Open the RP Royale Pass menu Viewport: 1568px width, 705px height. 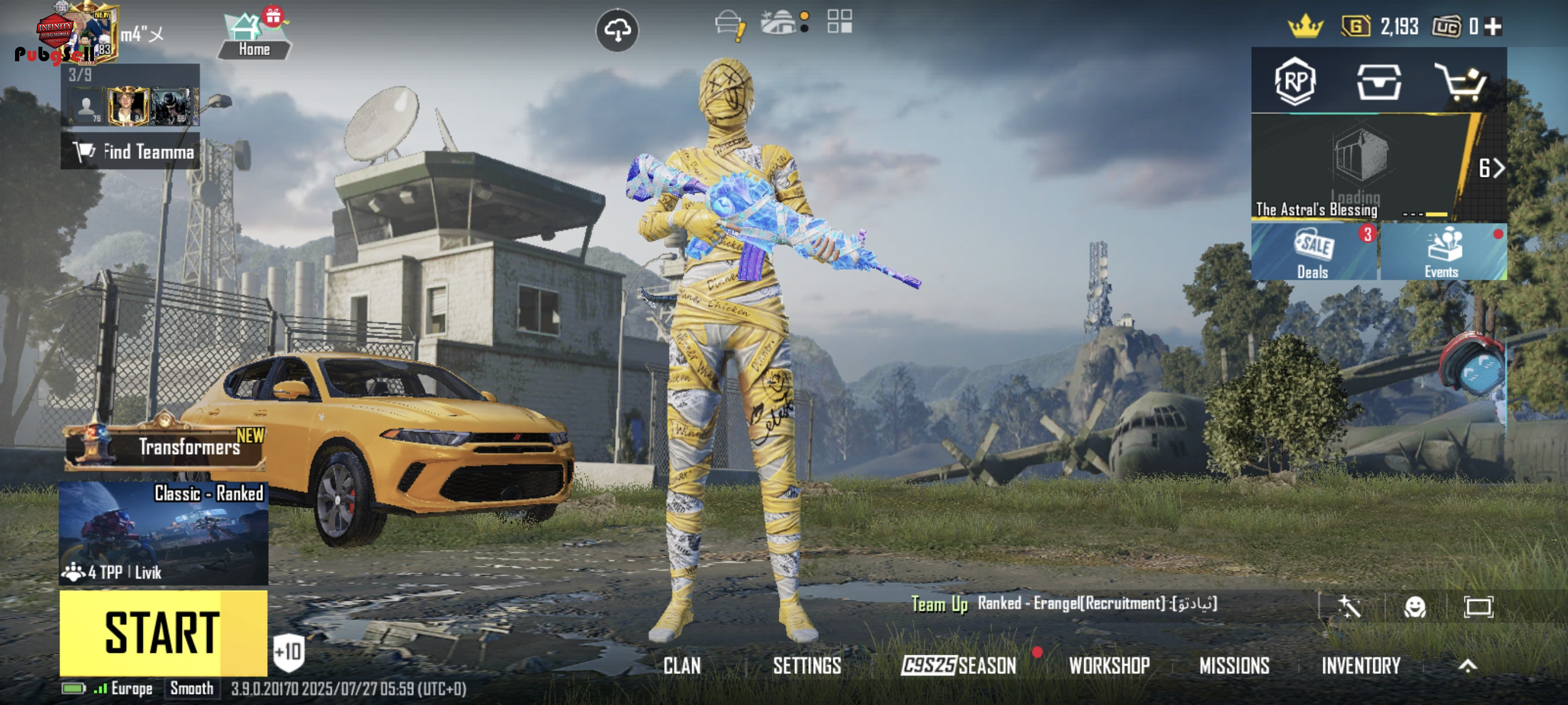[1295, 81]
